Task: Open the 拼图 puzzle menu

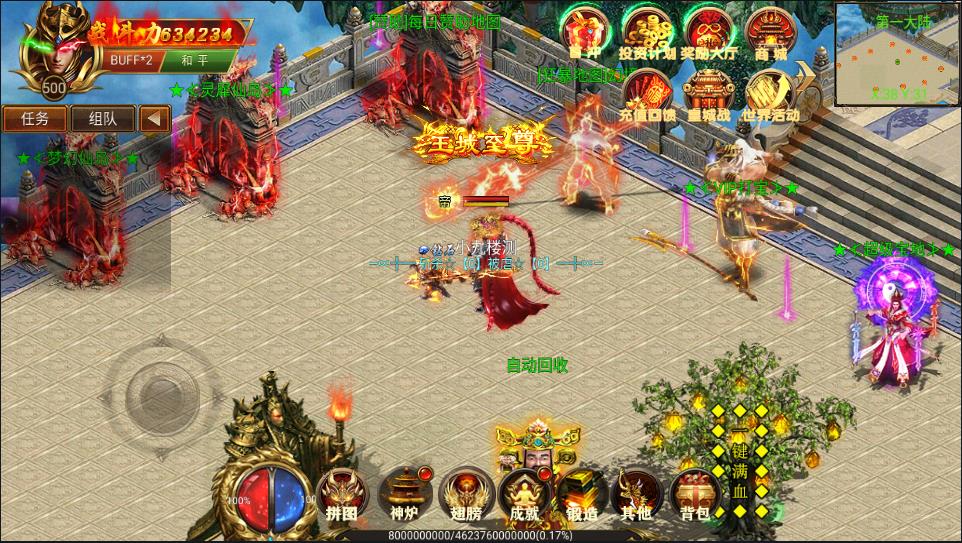Action: (x=341, y=494)
